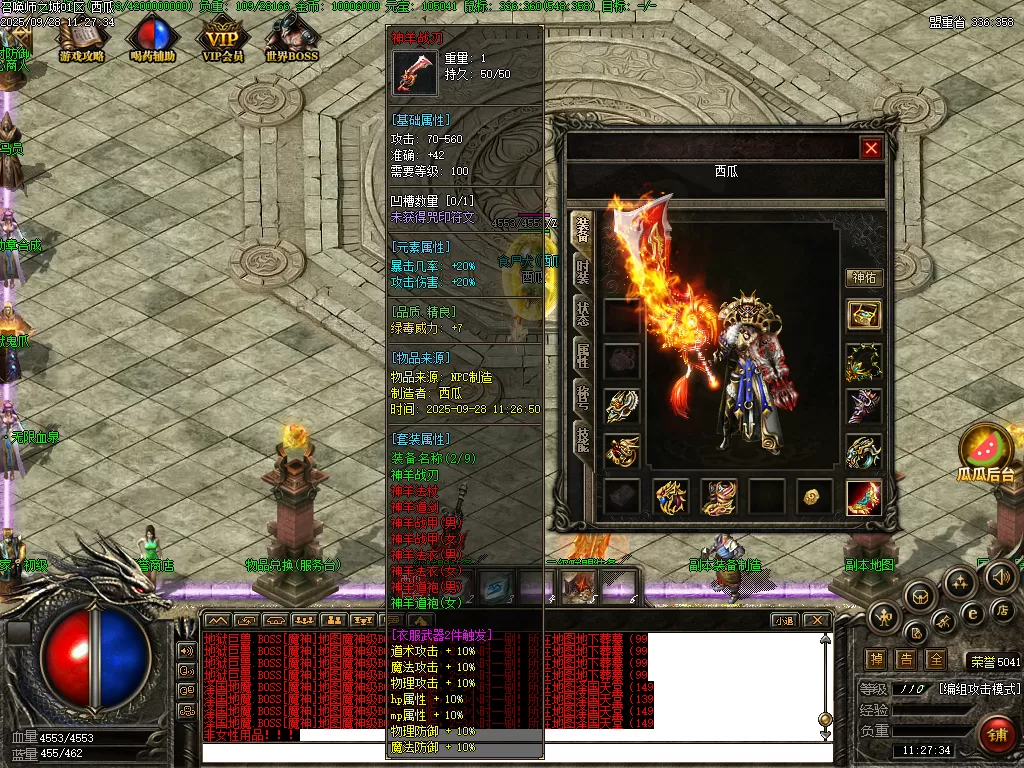Select the equipped red blade weapon slot

[x=863, y=497]
